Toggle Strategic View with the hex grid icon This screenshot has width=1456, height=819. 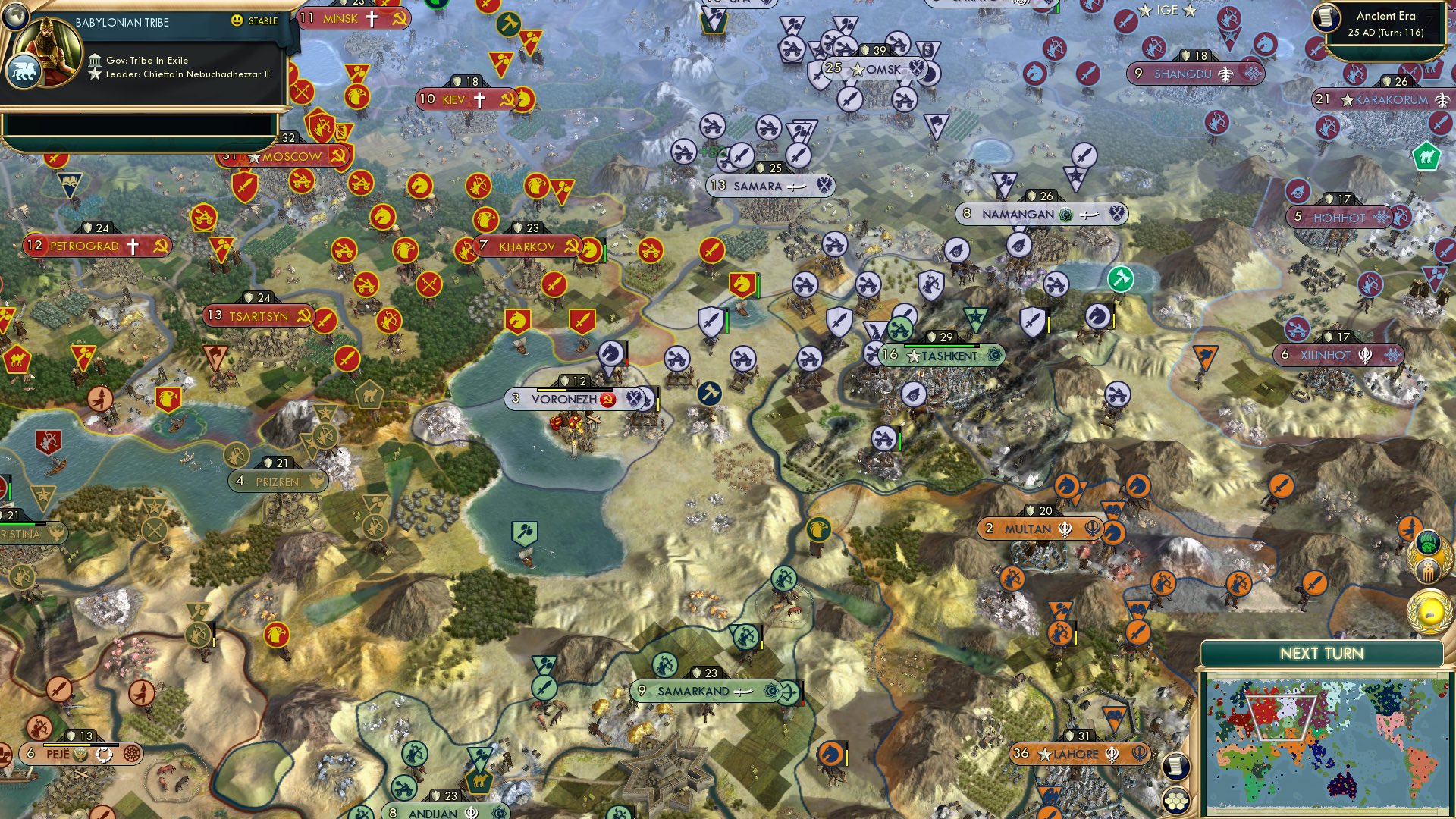1176,801
